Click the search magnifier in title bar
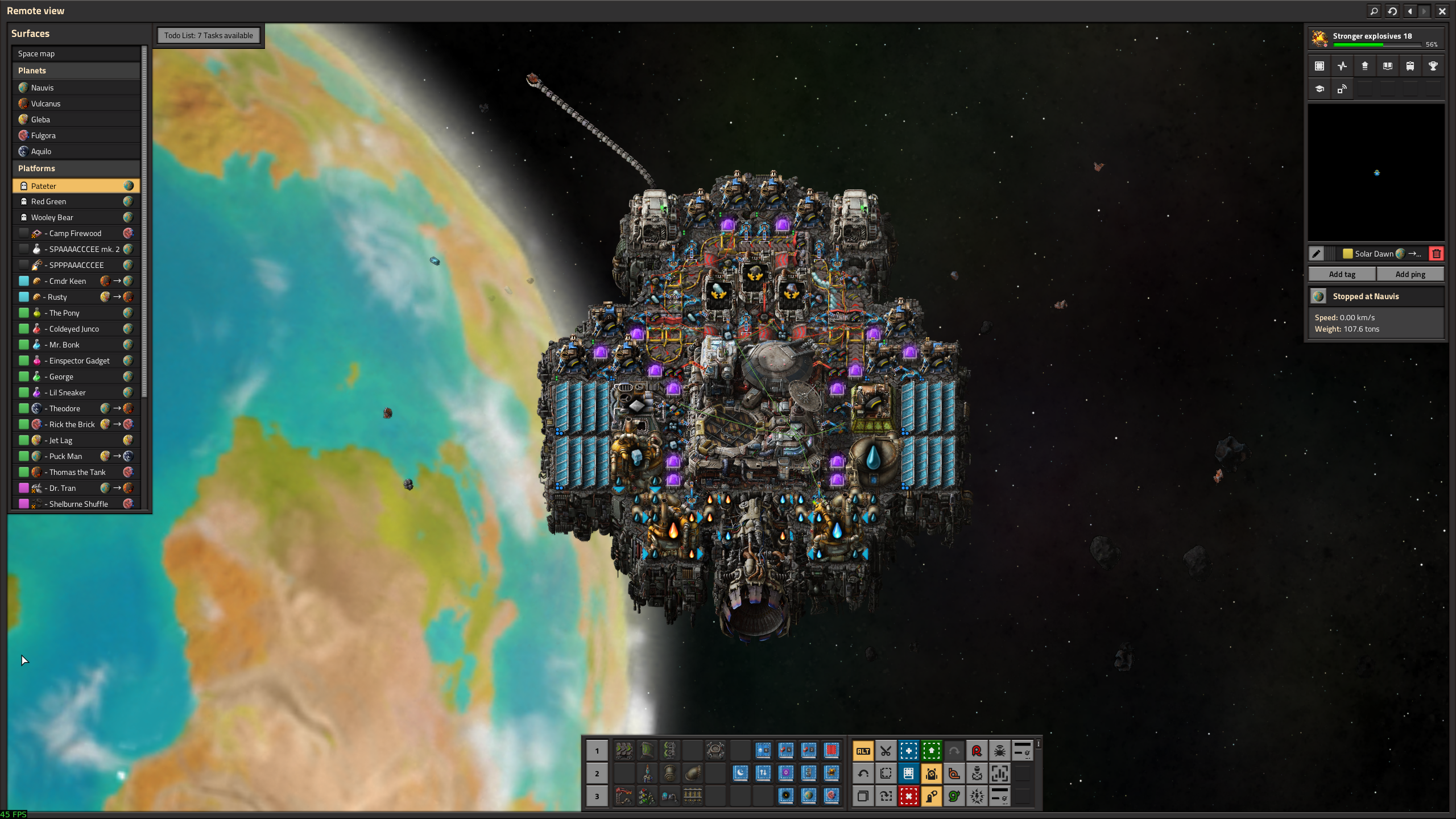 coord(1374,11)
